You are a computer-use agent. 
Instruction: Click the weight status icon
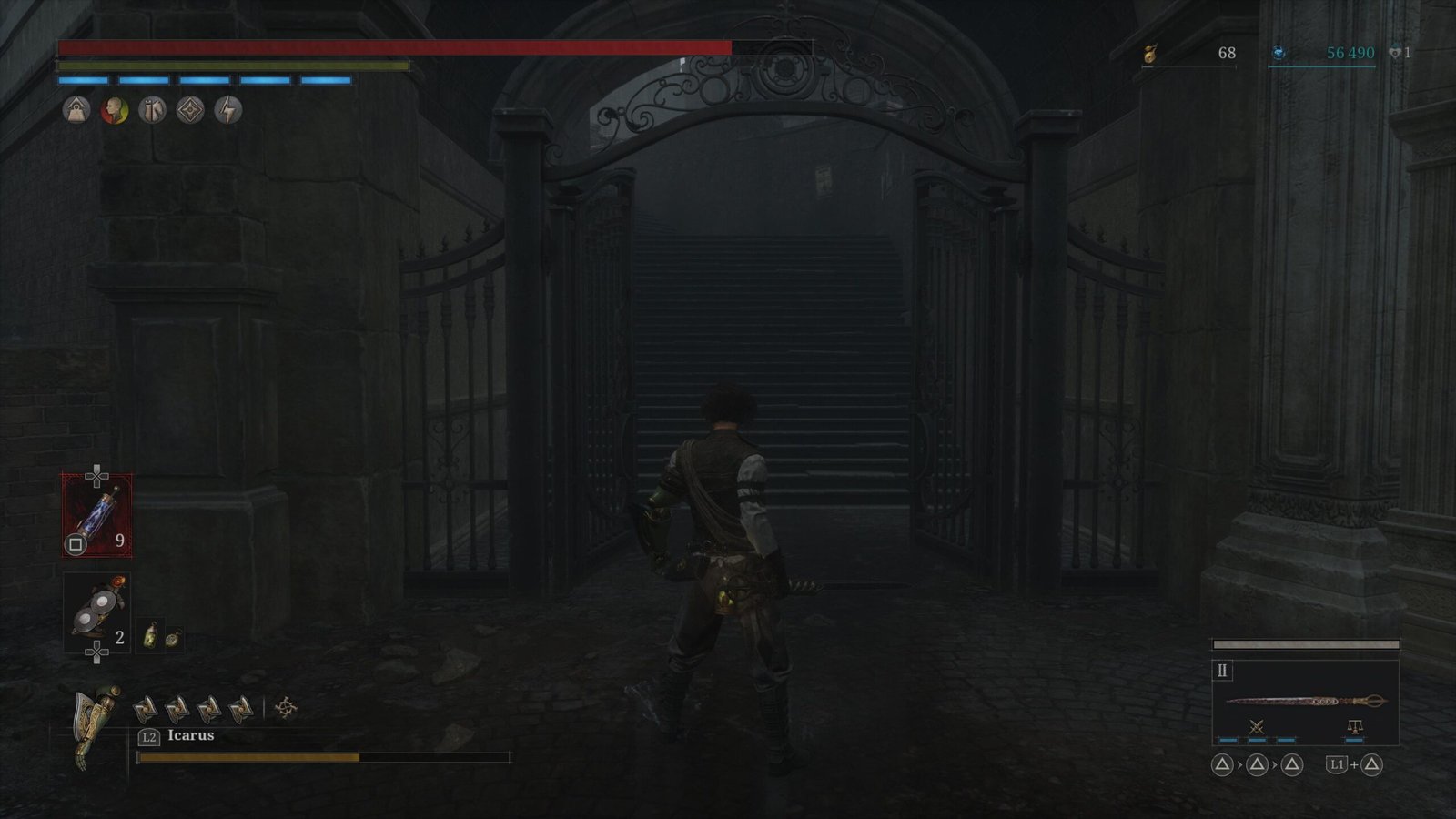(76, 111)
